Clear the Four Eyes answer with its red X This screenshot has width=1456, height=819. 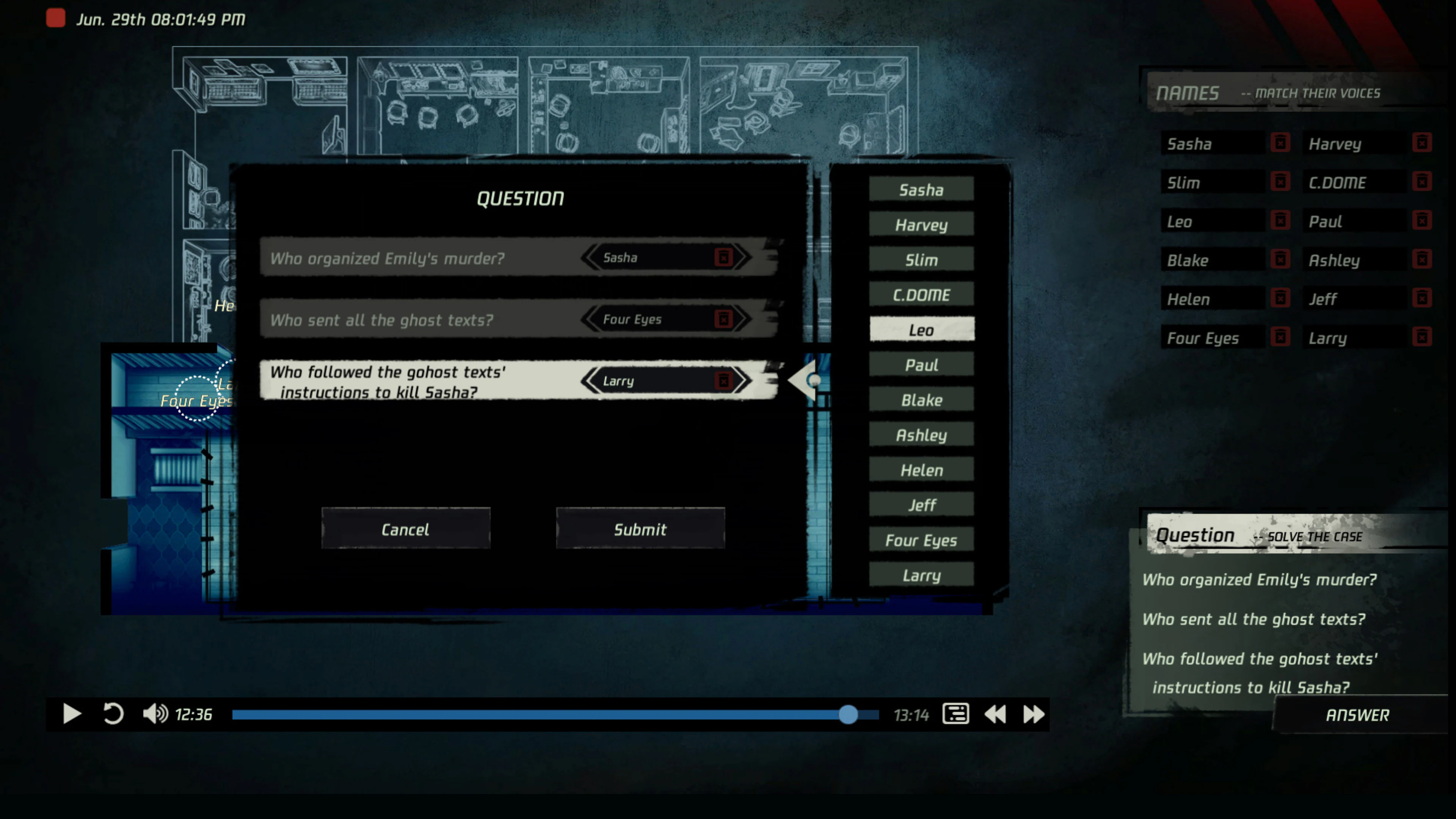(724, 319)
